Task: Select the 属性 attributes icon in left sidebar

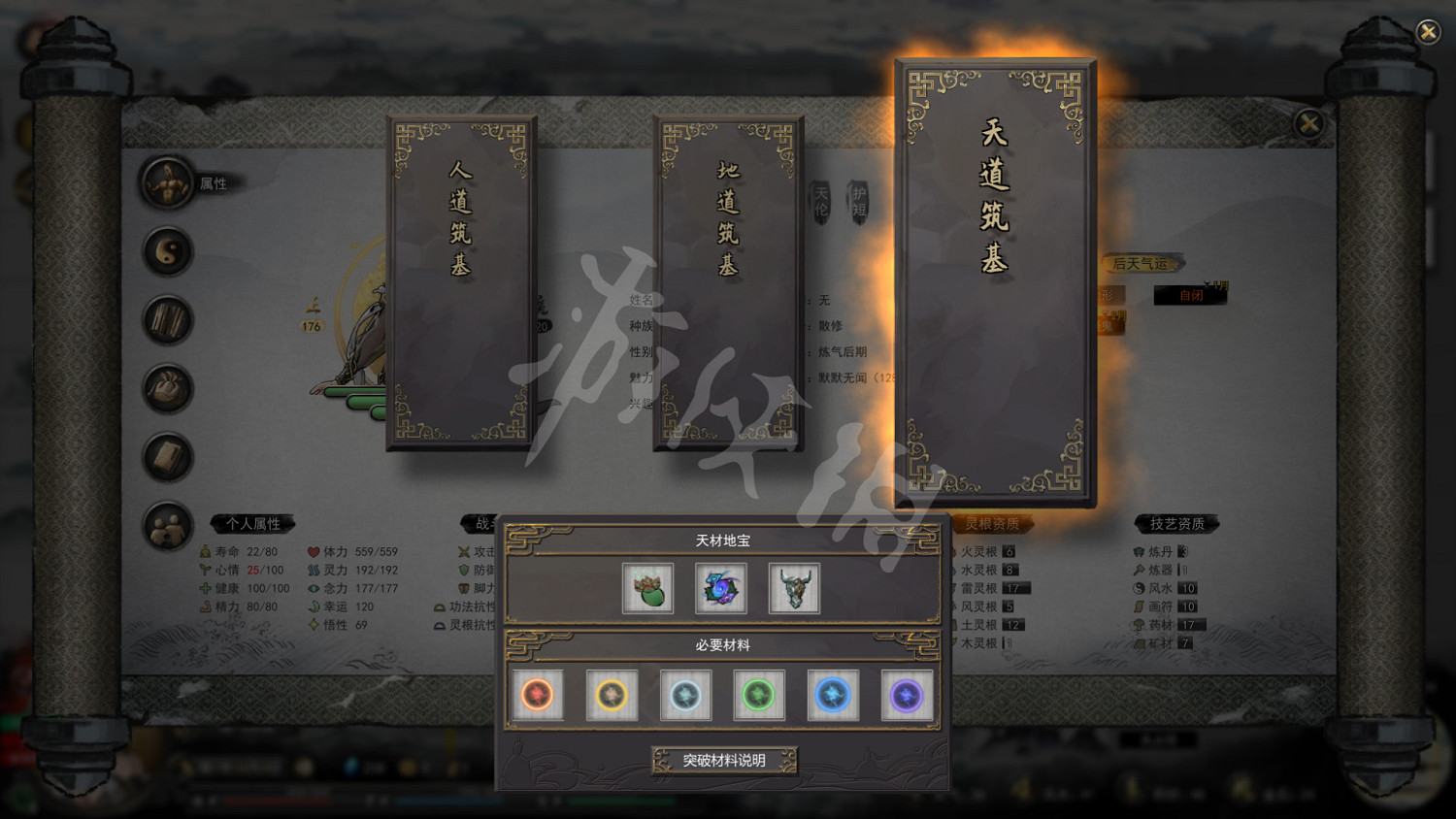Action: click(x=167, y=183)
